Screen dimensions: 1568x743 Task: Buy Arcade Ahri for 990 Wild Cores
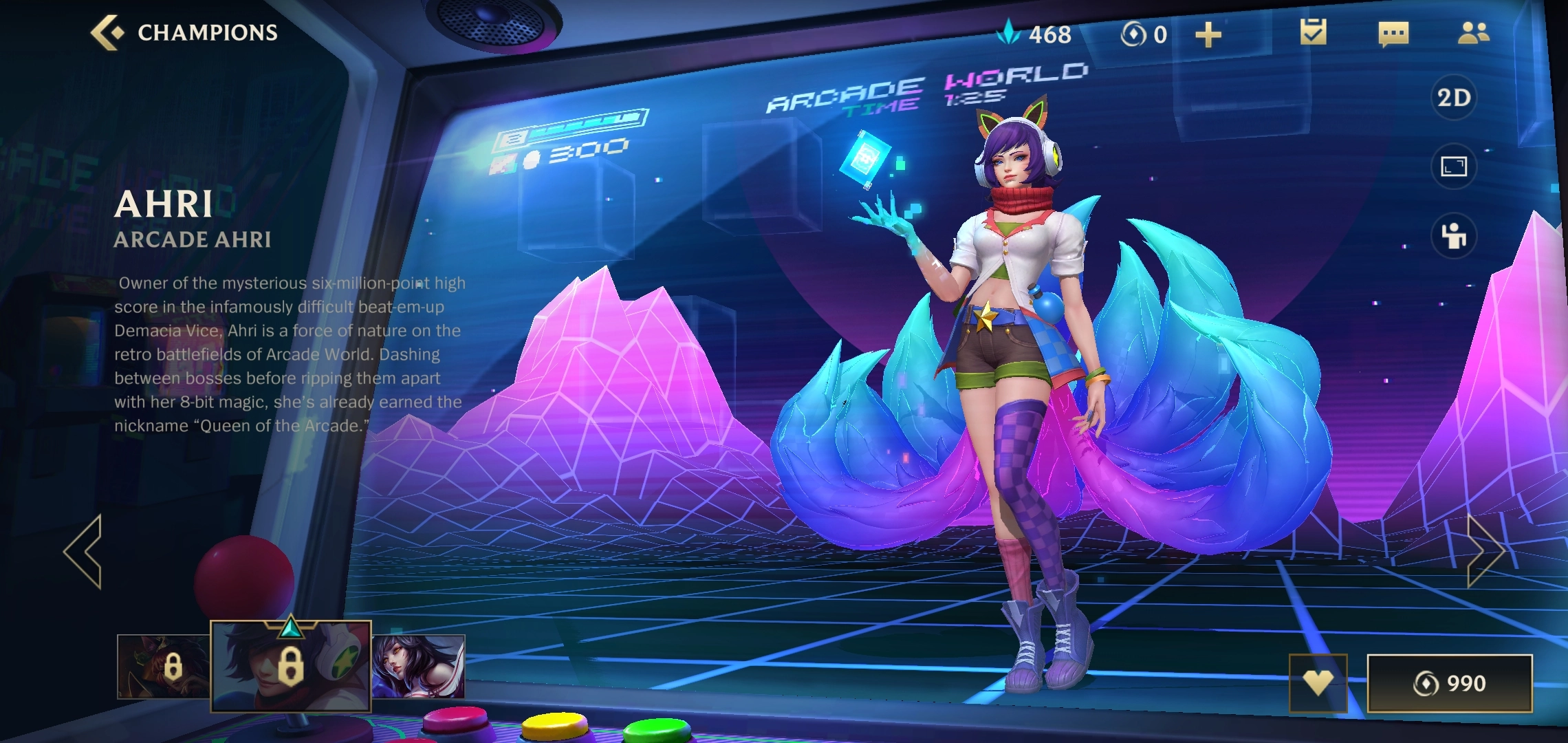[x=1449, y=683]
